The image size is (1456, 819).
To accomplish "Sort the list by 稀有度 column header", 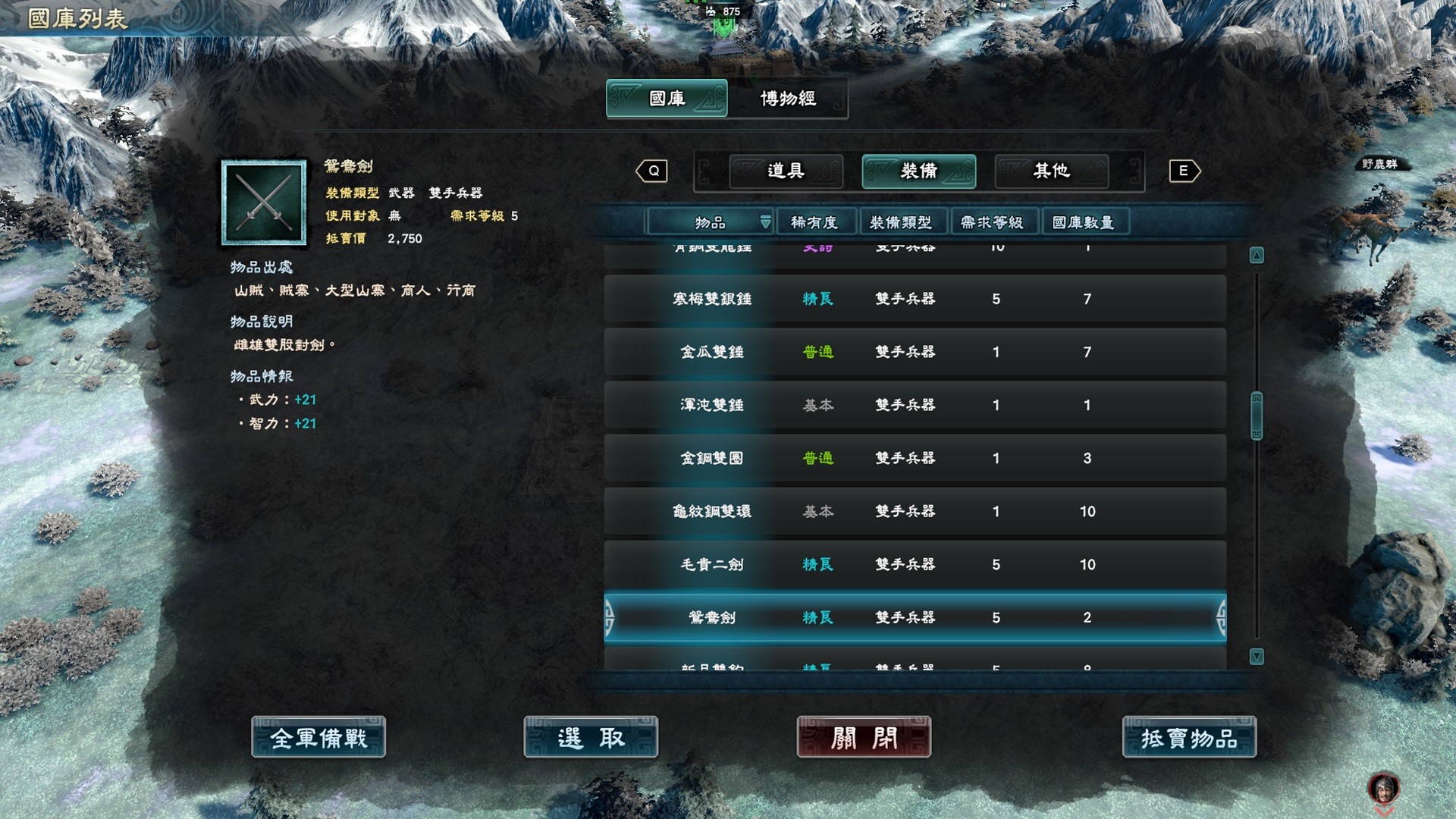I will pos(815,222).
